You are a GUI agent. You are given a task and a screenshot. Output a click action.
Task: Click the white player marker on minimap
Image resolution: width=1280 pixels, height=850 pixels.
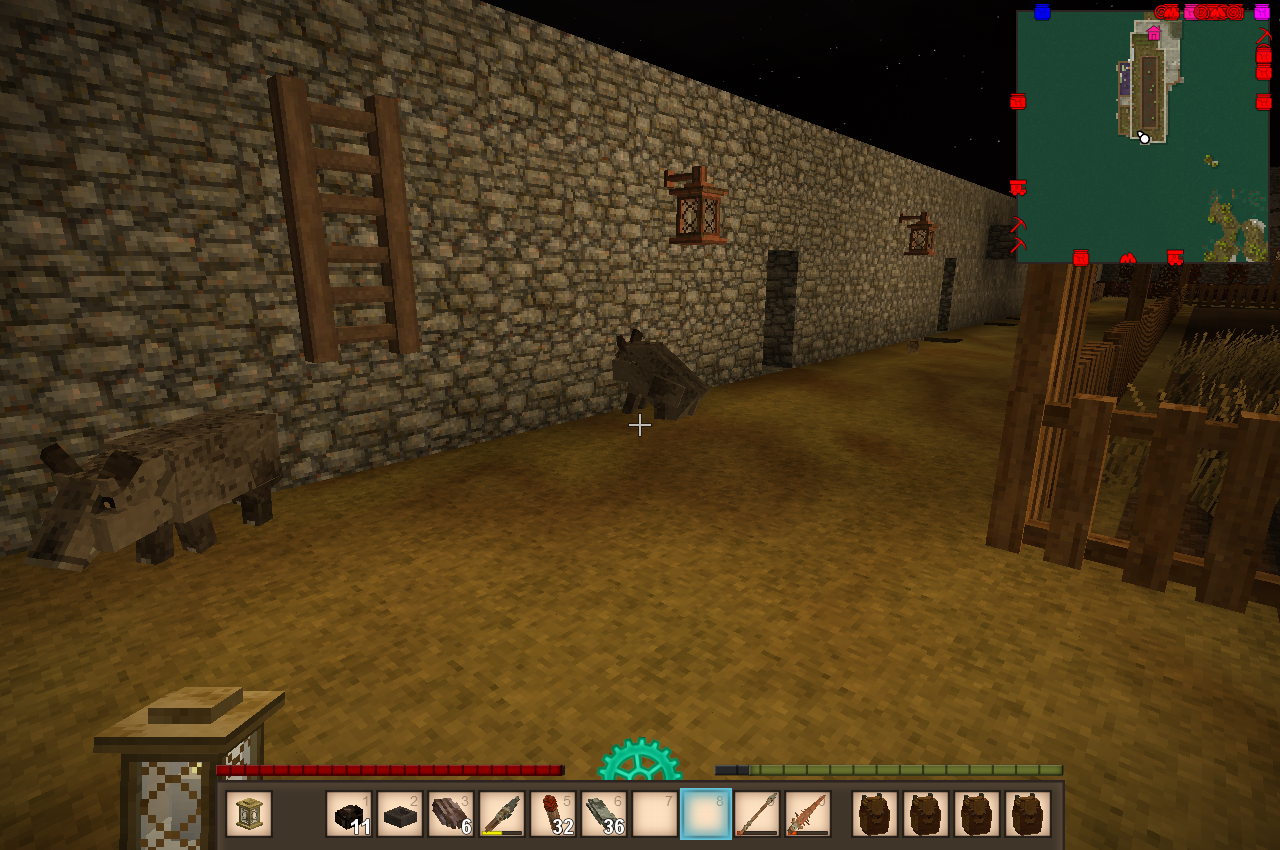[1144, 138]
